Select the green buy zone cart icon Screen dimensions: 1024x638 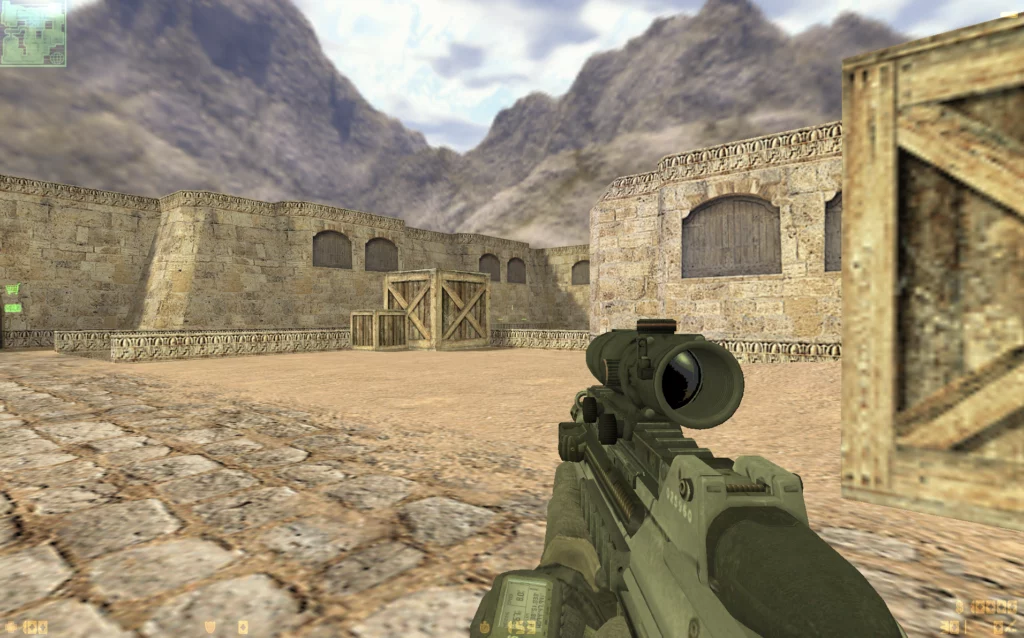pyautogui.click(x=12, y=290)
